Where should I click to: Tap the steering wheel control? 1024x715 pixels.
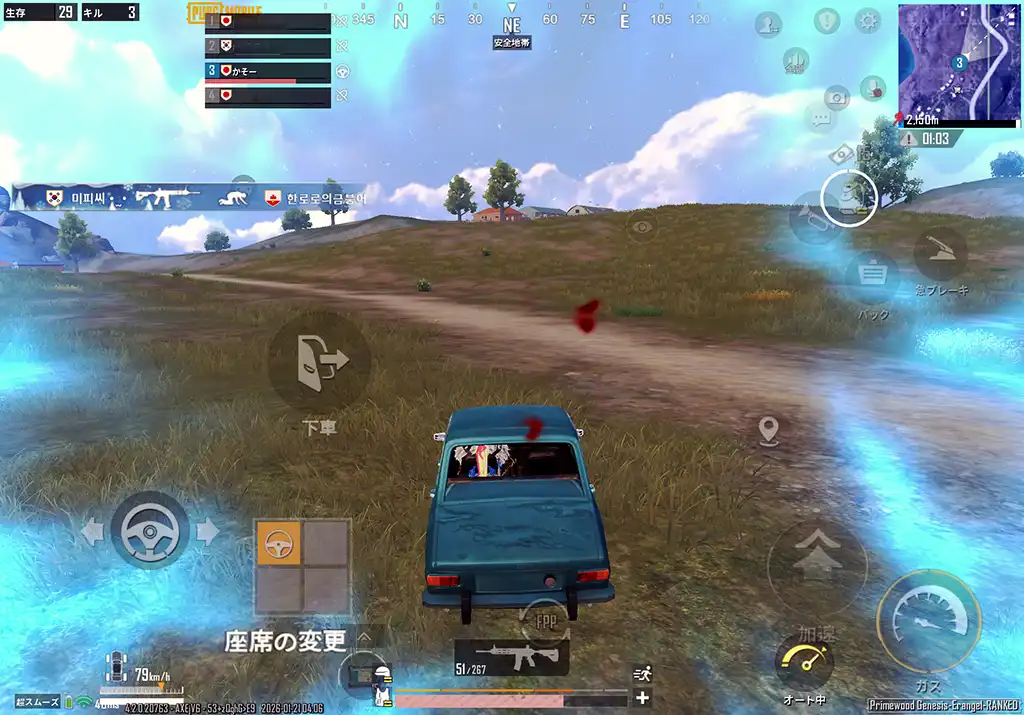pyautogui.click(x=149, y=530)
